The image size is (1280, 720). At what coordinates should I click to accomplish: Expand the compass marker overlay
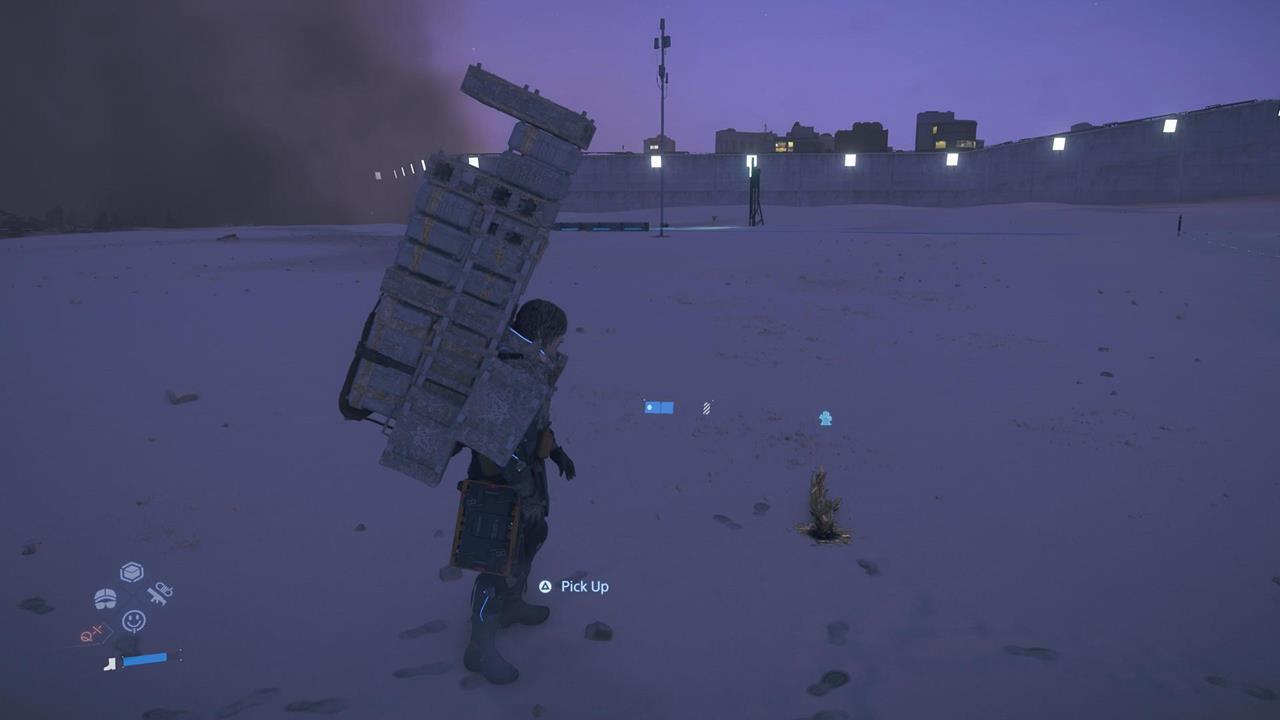point(95,633)
